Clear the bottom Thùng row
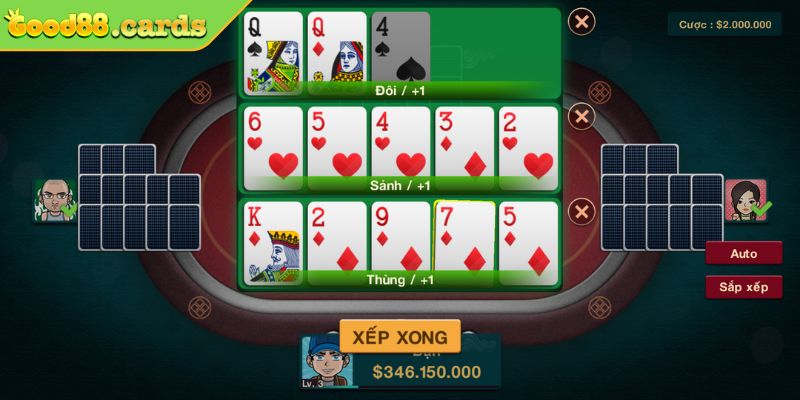This screenshot has width=800, height=400. [x=581, y=211]
